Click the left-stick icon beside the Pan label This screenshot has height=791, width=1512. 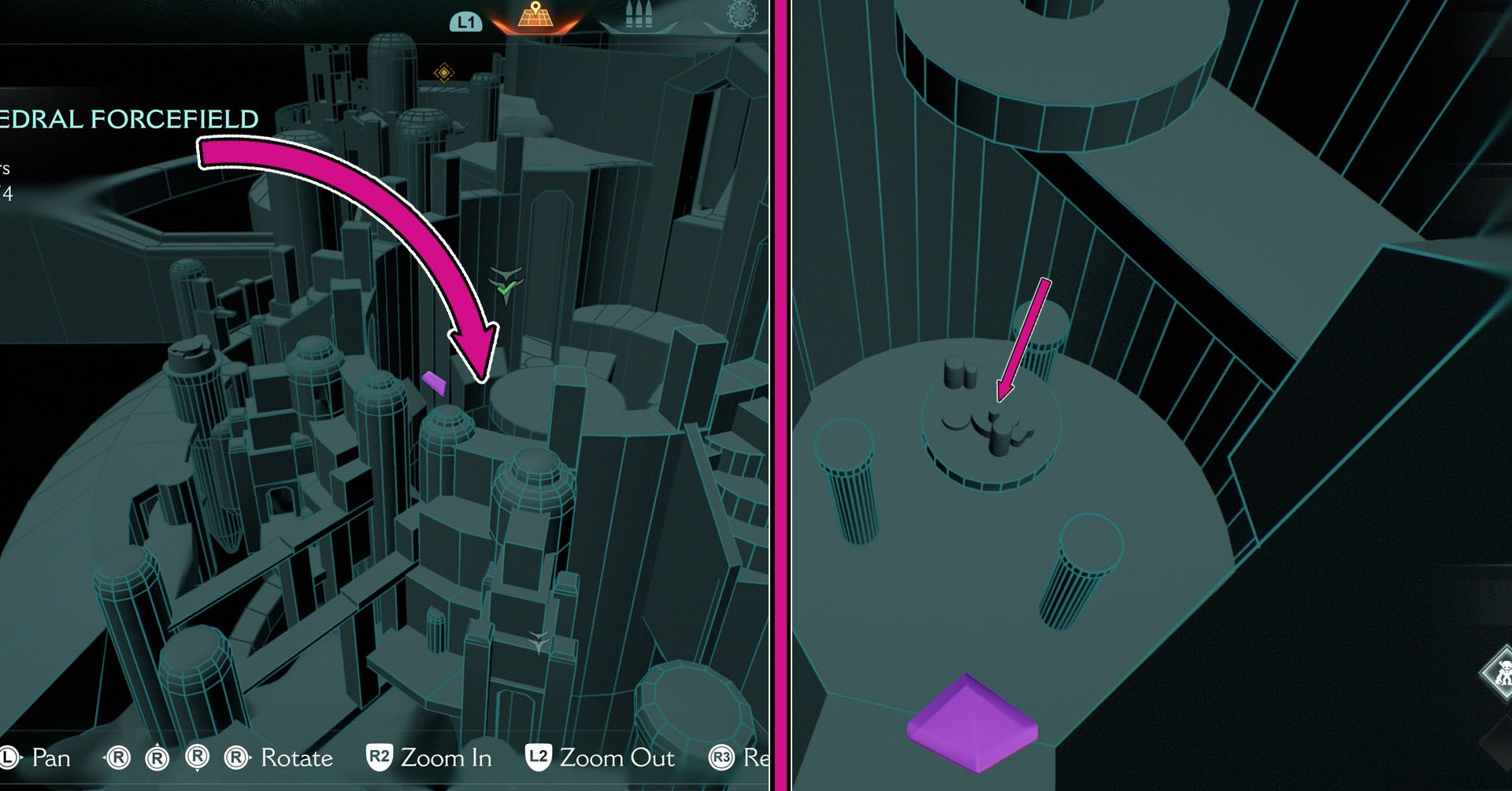click(8, 758)
